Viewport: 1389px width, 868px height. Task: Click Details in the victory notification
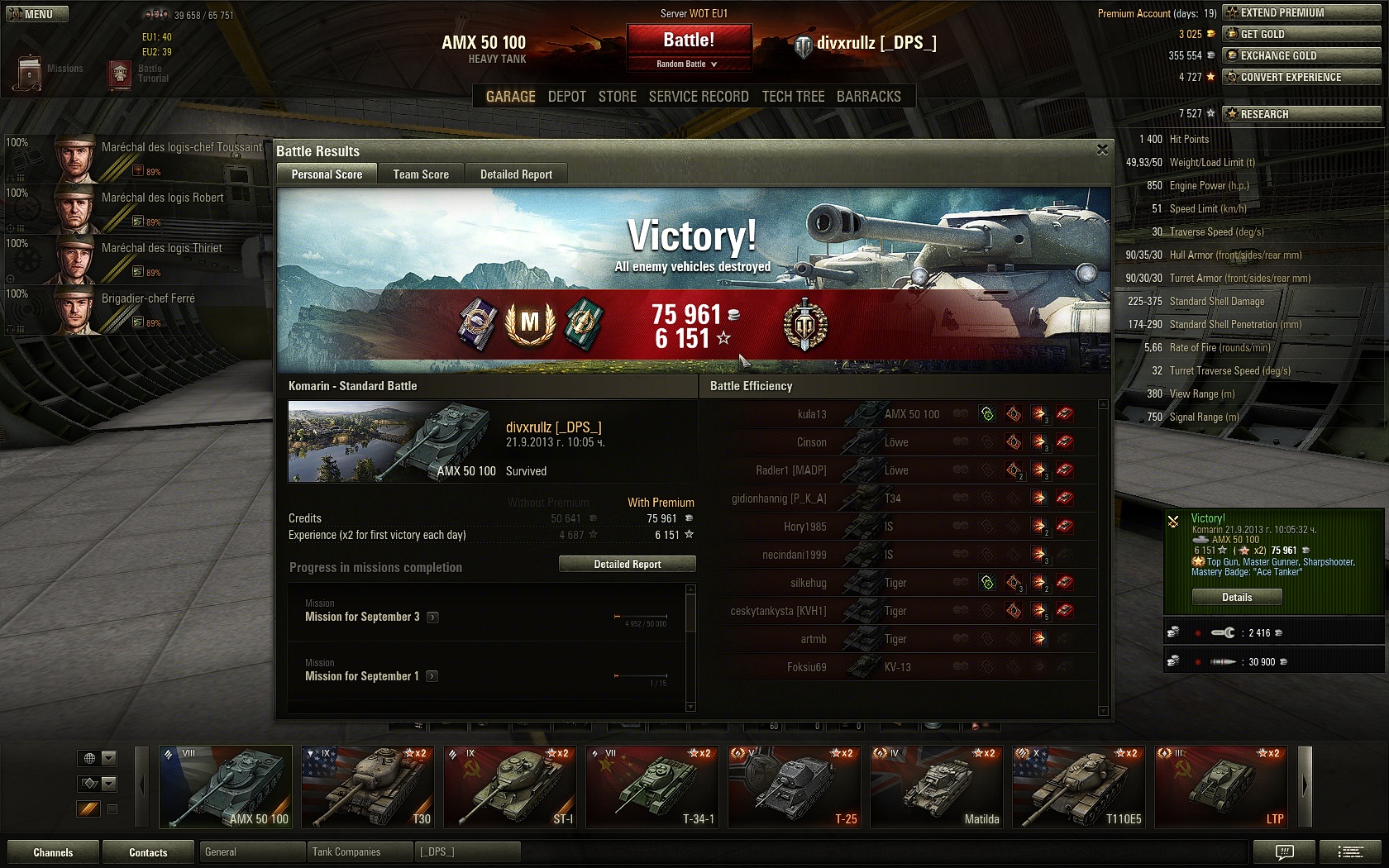click(1237, 597)
